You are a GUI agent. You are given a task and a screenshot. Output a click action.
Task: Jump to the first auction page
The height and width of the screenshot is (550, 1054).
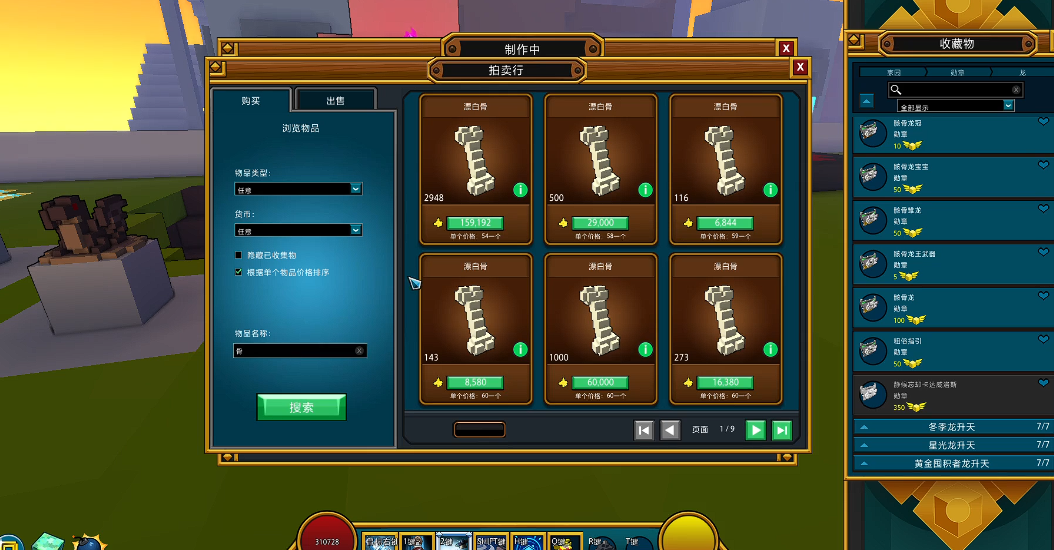click(x=644, y=429)
